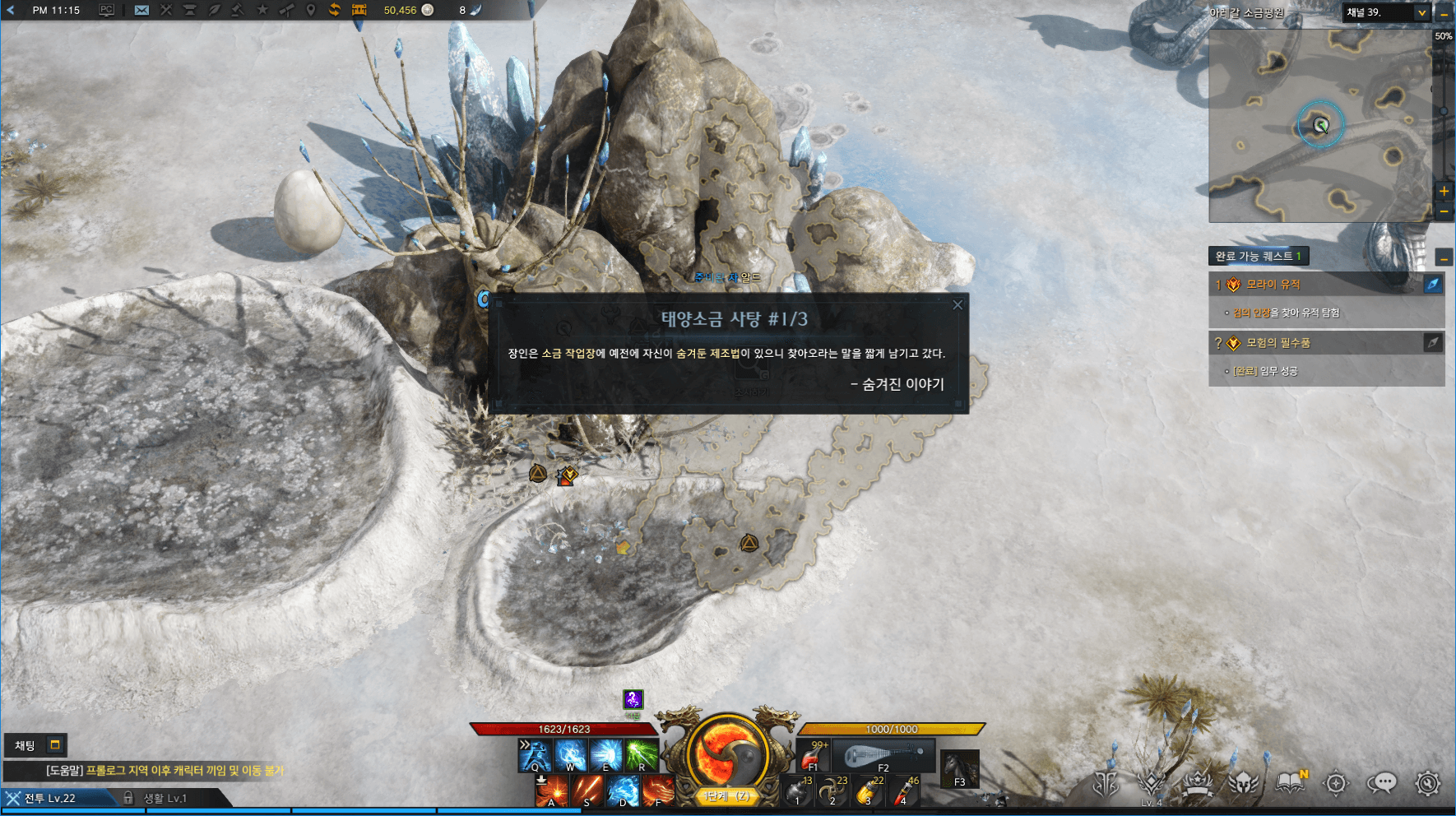This screenshot has height=816, width=1456.
Task: Activate the green beam skill on R
Action: tap(641, 754)
